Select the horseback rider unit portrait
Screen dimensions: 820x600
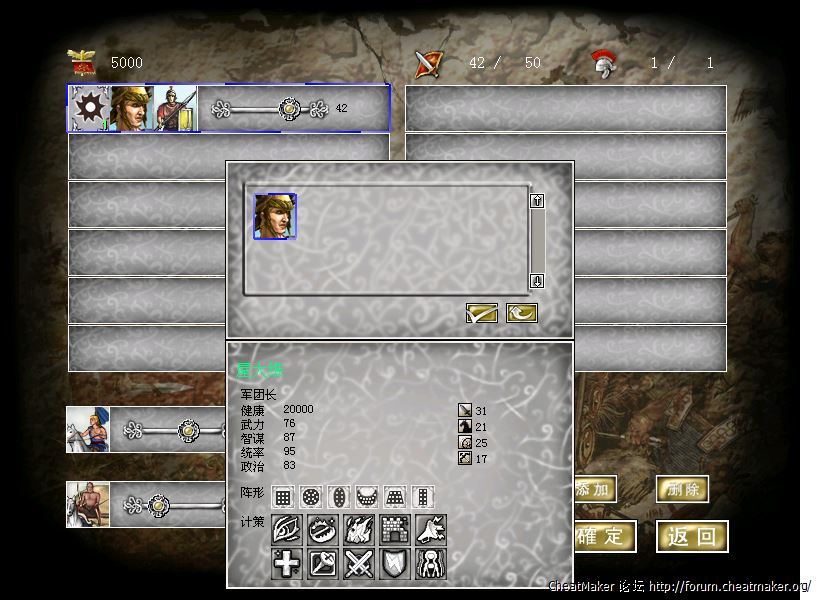point(87,429)
